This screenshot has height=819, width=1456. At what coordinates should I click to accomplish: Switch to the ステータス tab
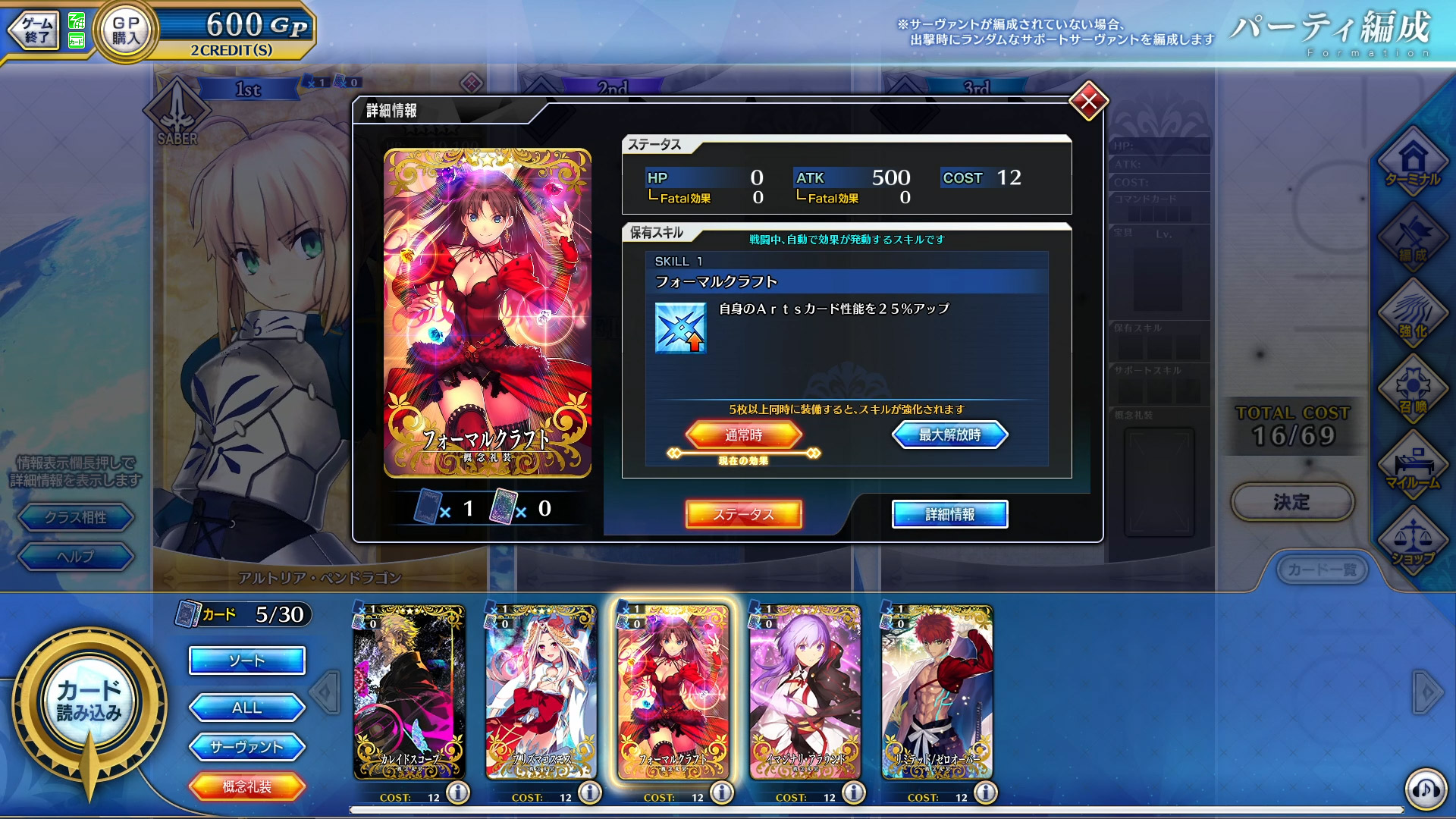point(744,514)
